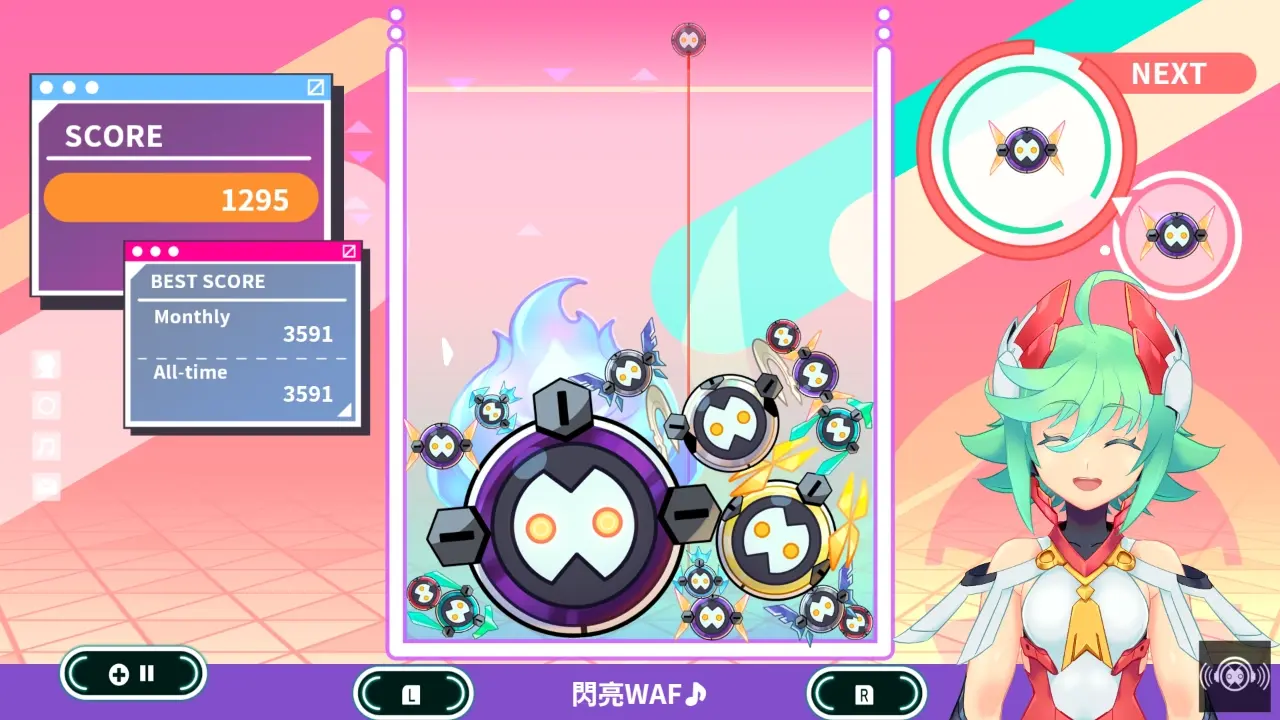Click the plus icon next to pause
Viewport: 1280px width, 720px height.
[x=120, y=673]
